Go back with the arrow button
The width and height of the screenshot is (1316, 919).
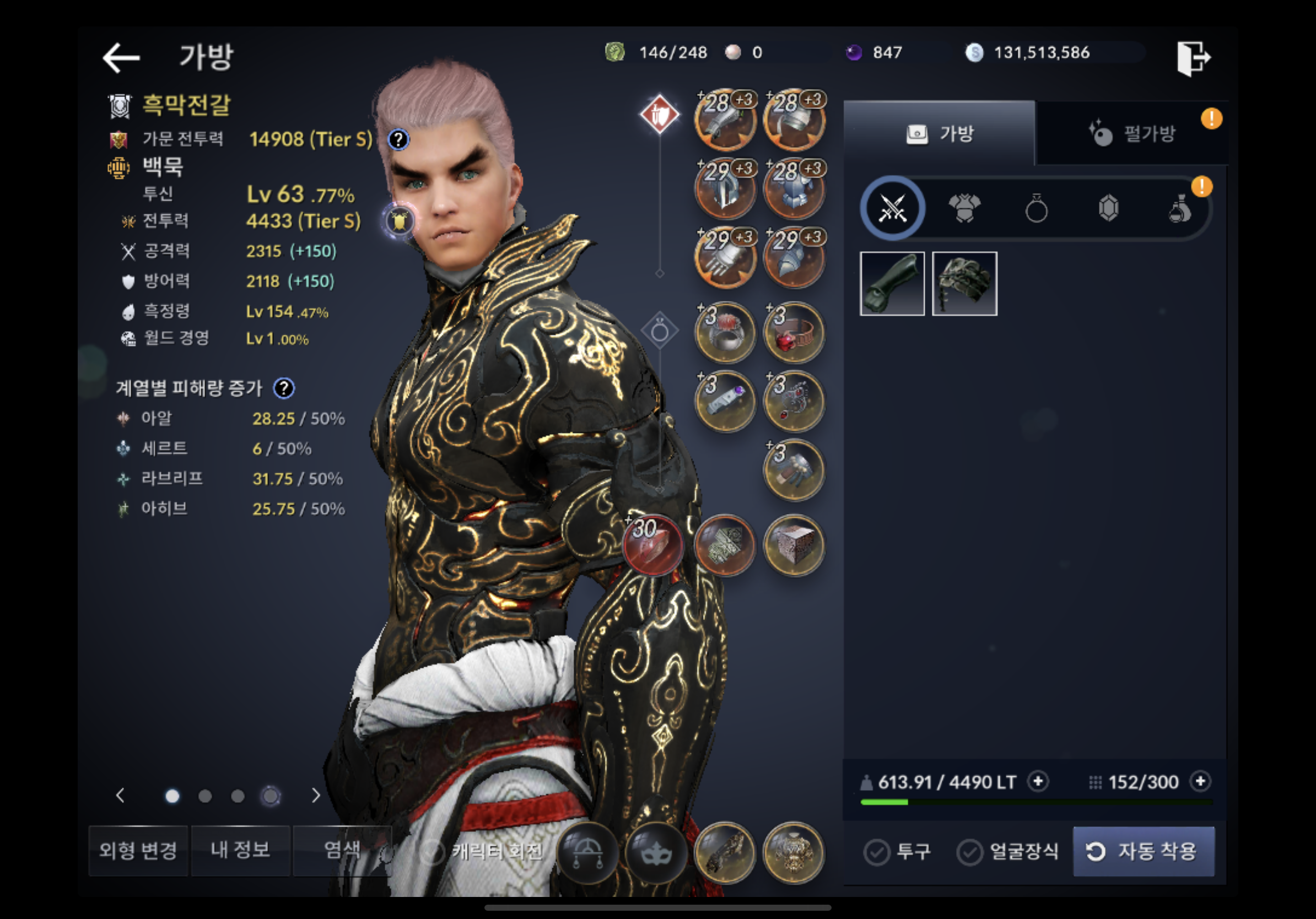tap(121, 58)
